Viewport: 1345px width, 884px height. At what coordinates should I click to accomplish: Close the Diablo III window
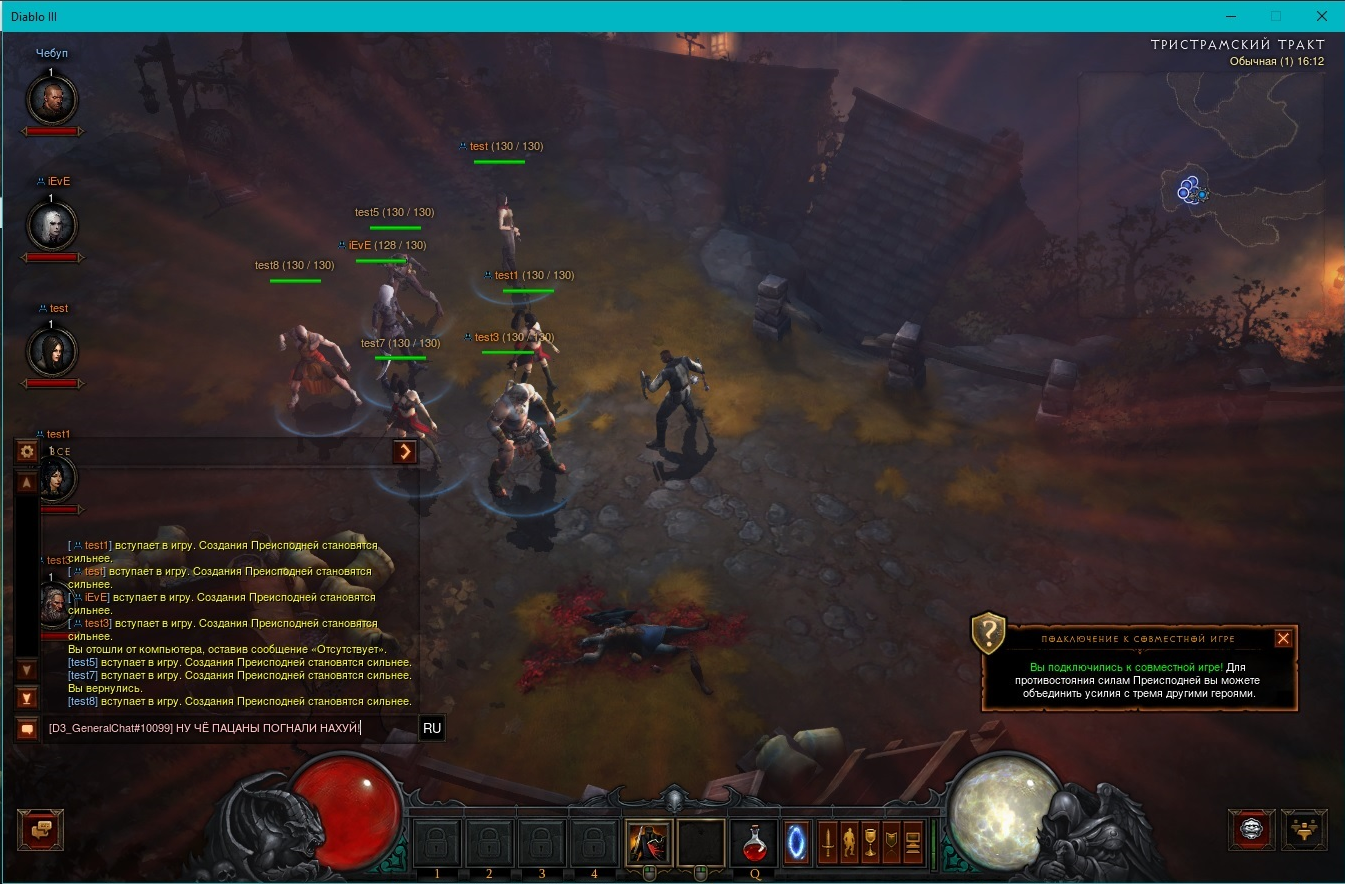click(1320, 16)
